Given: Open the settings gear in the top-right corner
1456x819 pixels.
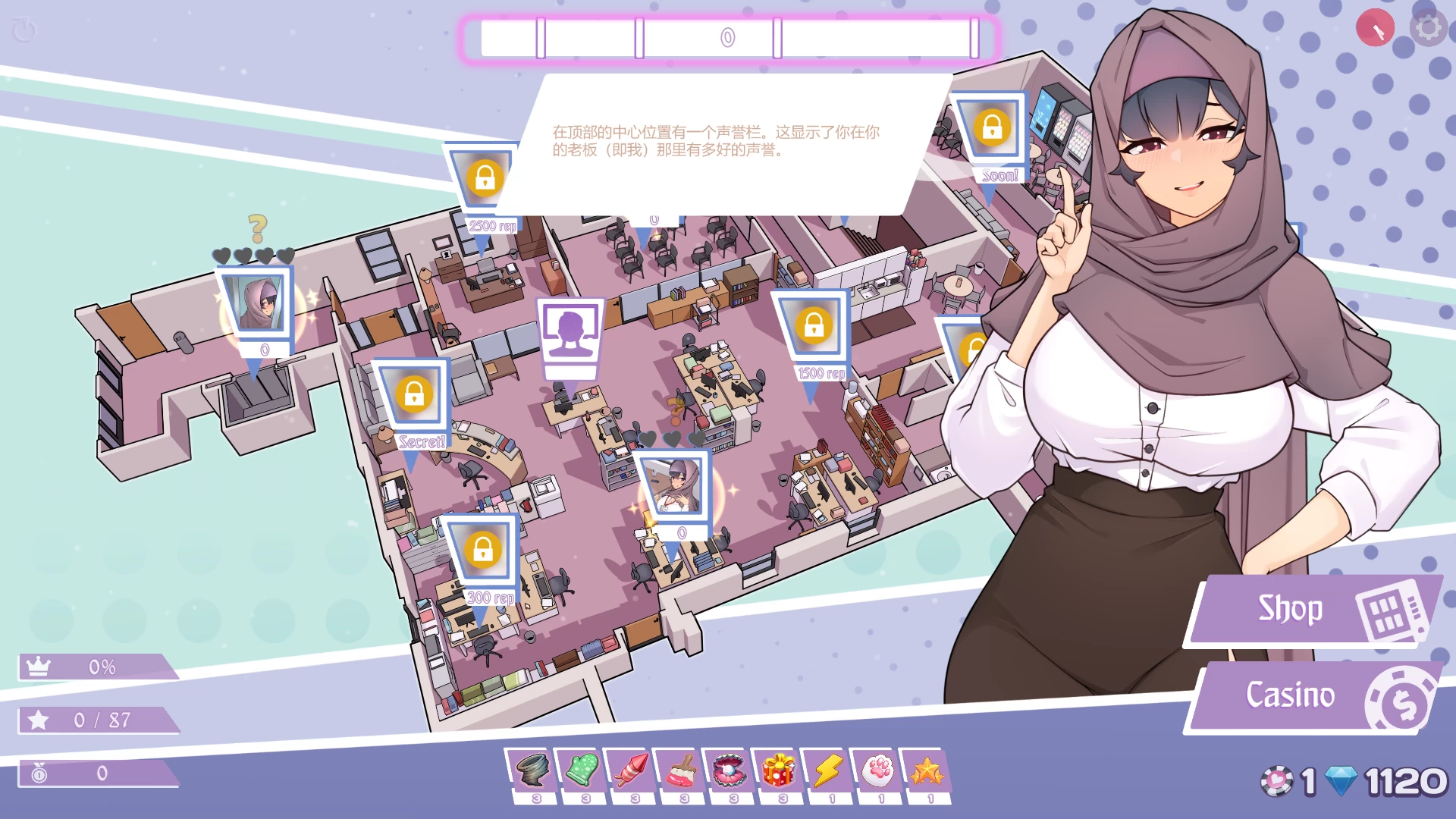Looking at the screenshot, I should (1429, 27).
